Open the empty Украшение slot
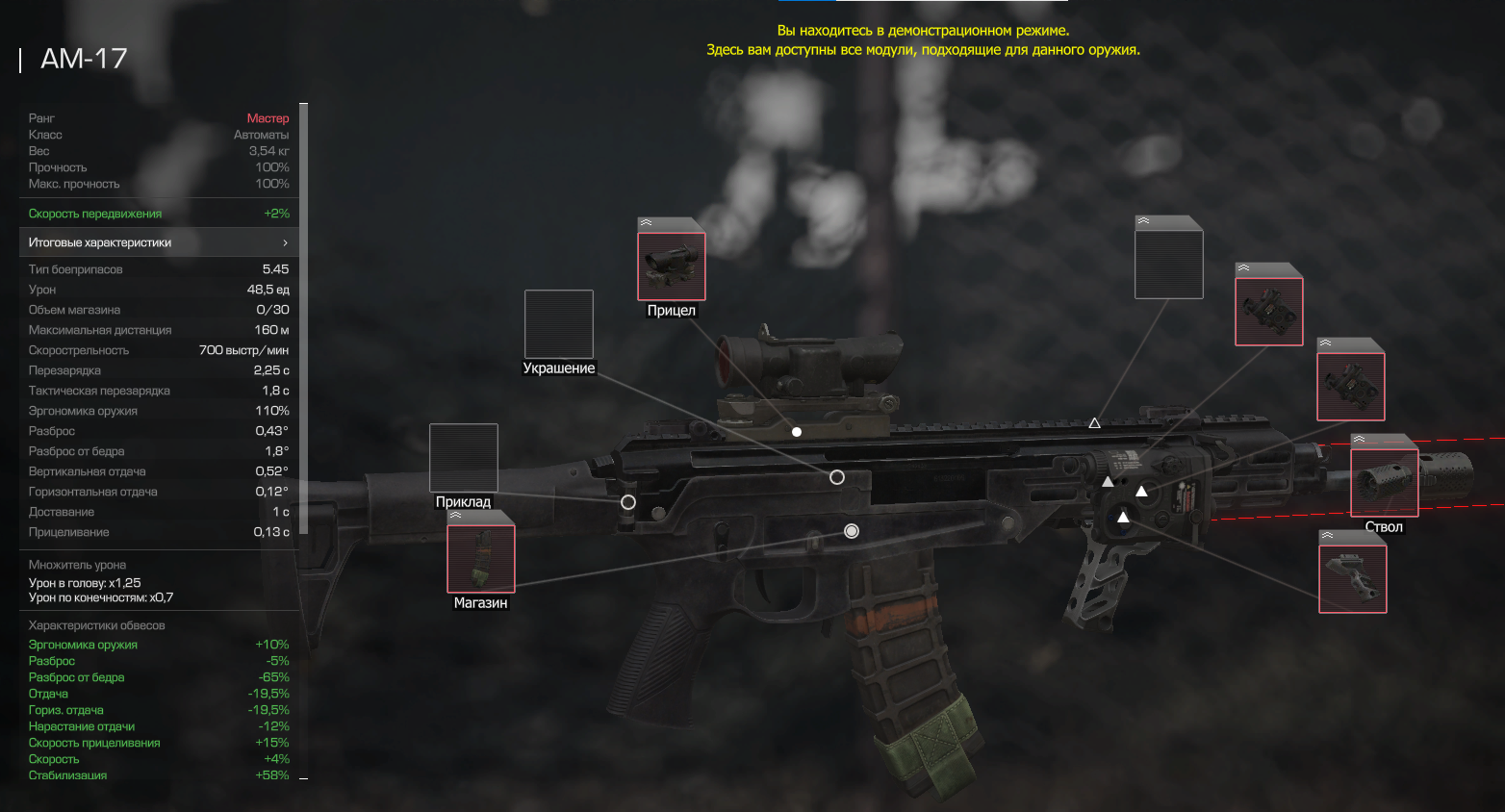Image resolution: width=1505 pixels, height=812 pixels. pos(559,324)
